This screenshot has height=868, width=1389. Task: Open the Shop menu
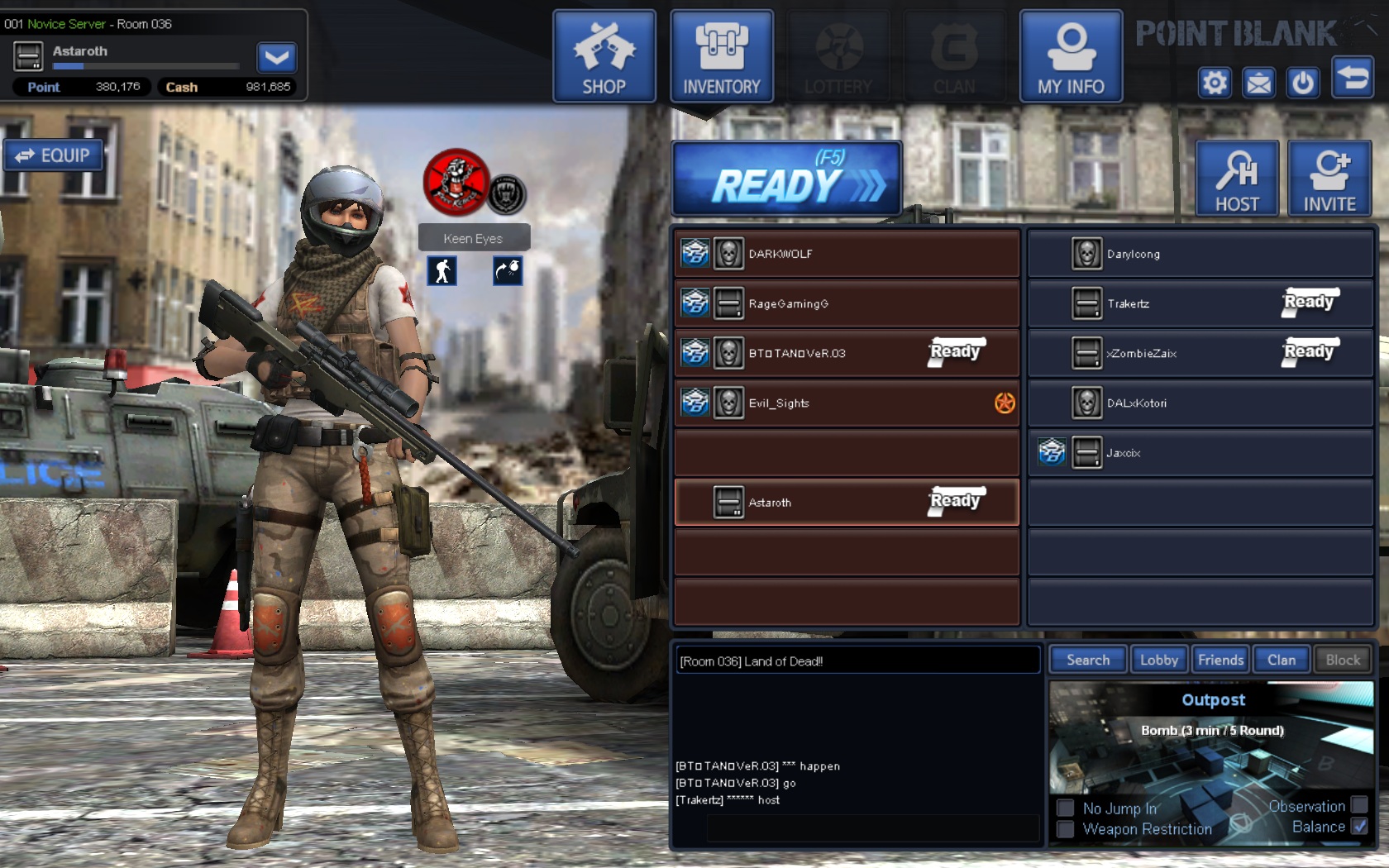604,56
